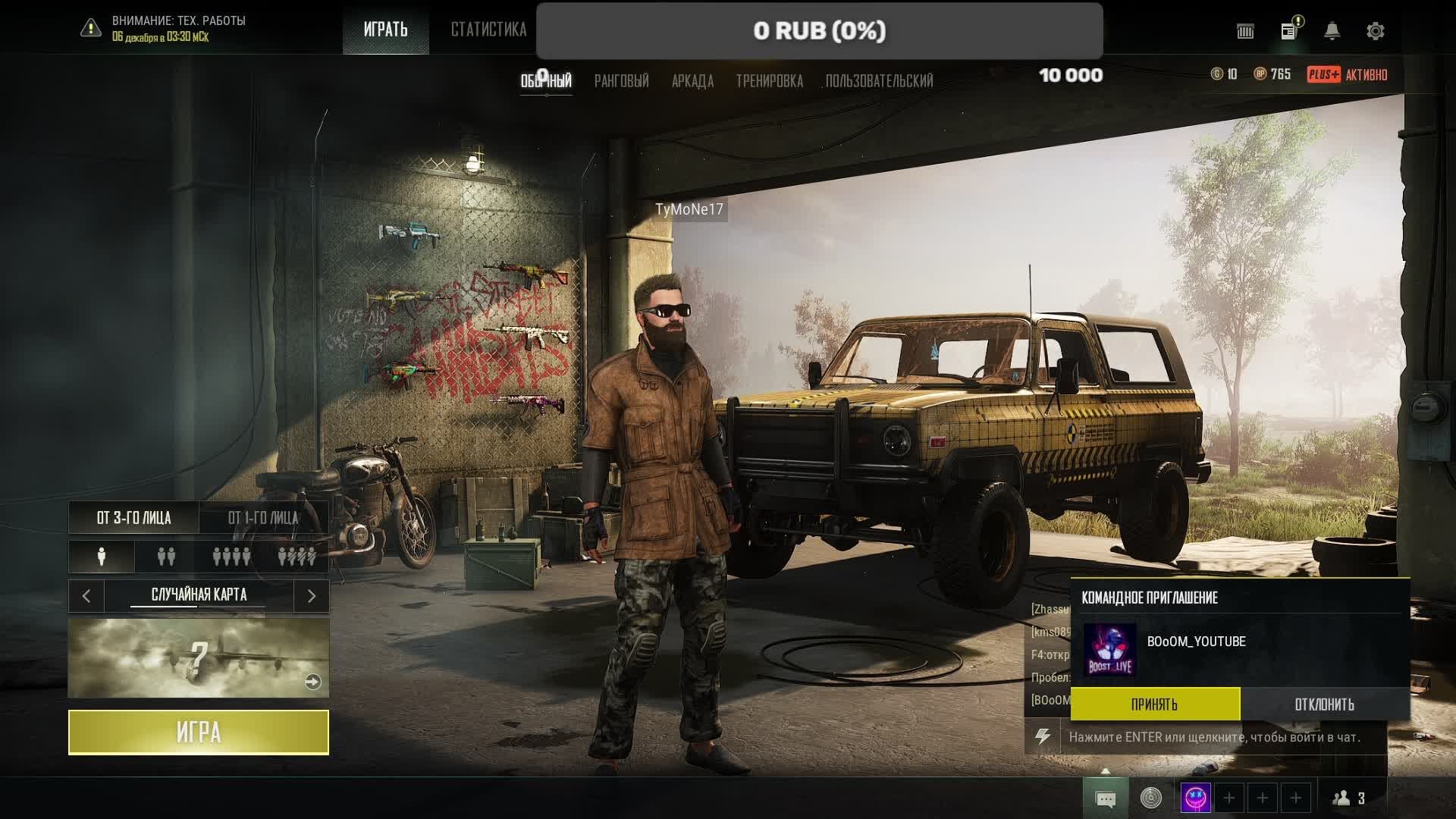Show the previous map with left arrow
The height and width of the screenshot is (819, 1456).
[86, 596]
